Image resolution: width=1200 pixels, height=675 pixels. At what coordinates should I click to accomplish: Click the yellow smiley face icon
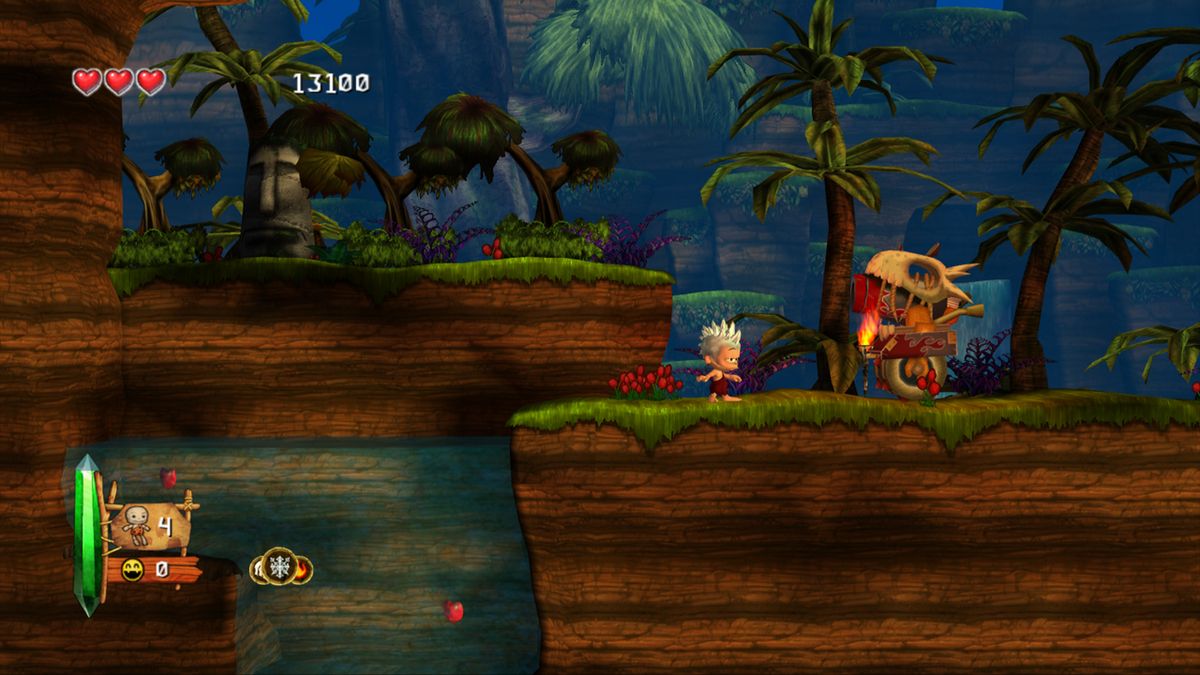click(132, 570)
